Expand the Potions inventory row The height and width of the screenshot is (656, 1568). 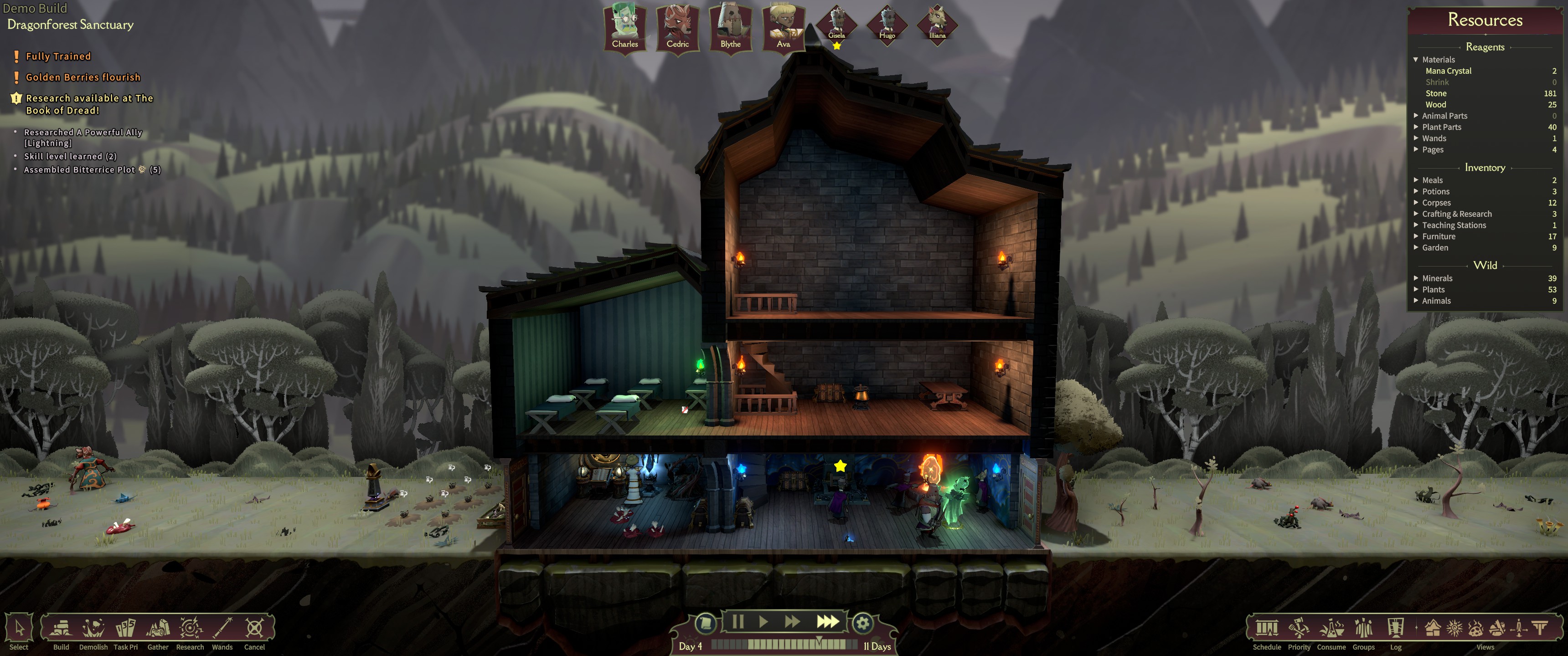point(1436,192)
